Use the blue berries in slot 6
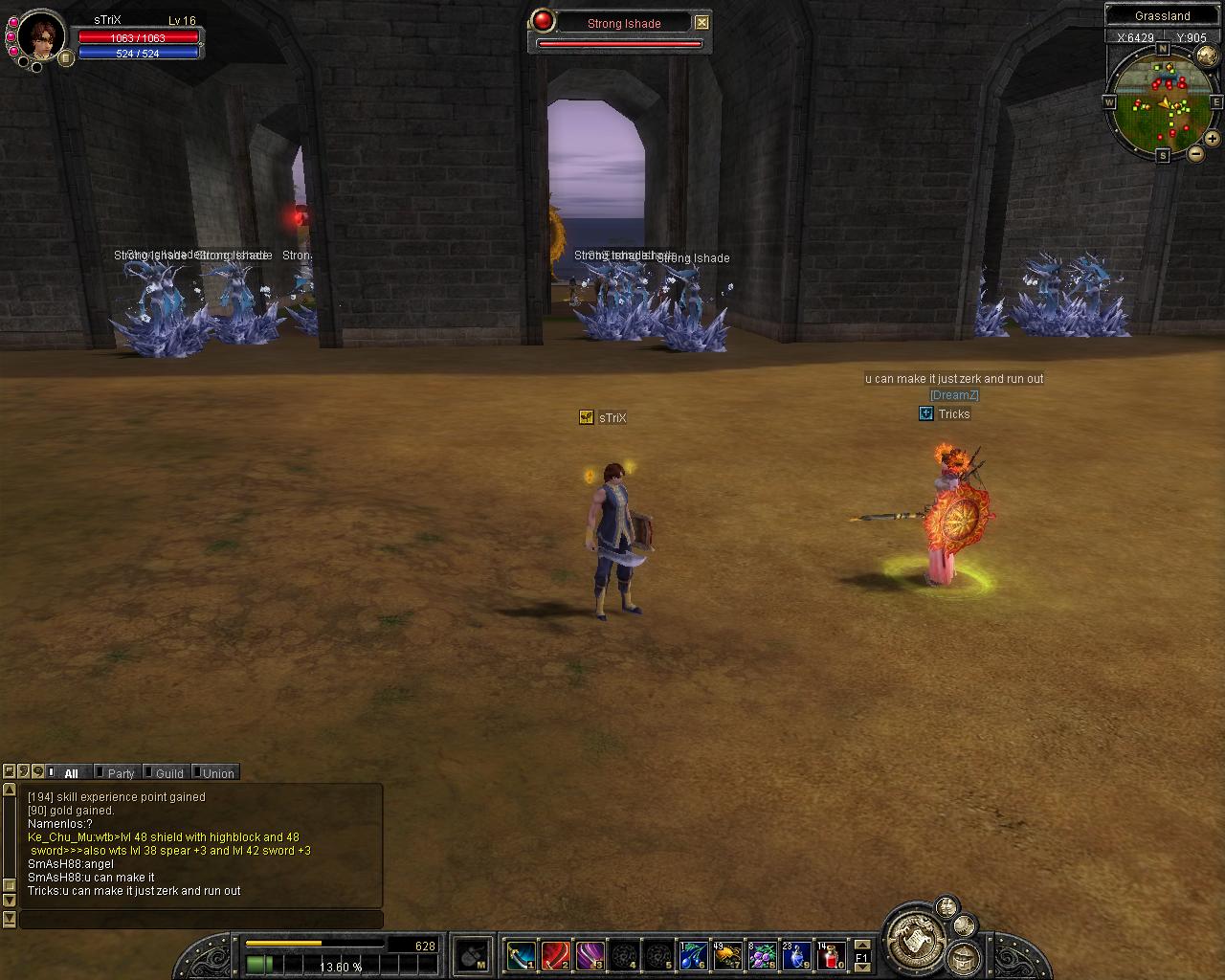Screen dimensions: 1225x980 [693, 955]
